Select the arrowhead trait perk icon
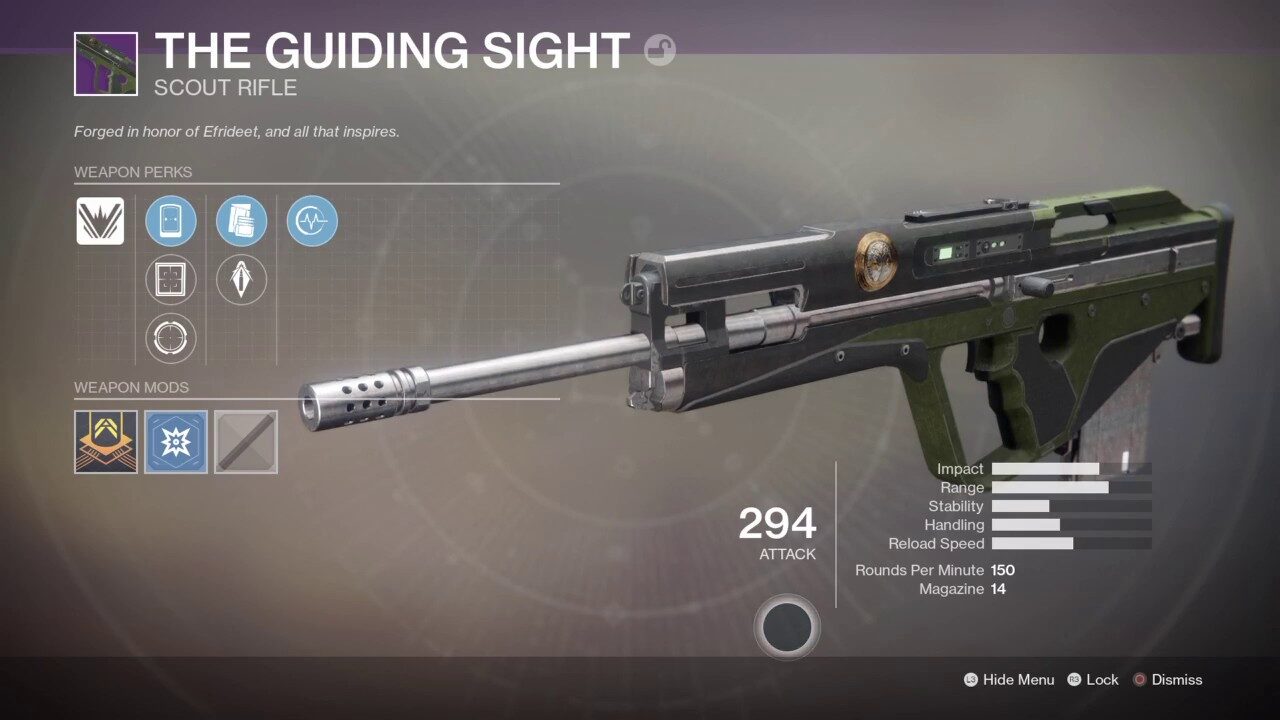The height and width of the screenshot is (720, 1280). (241, 280)
